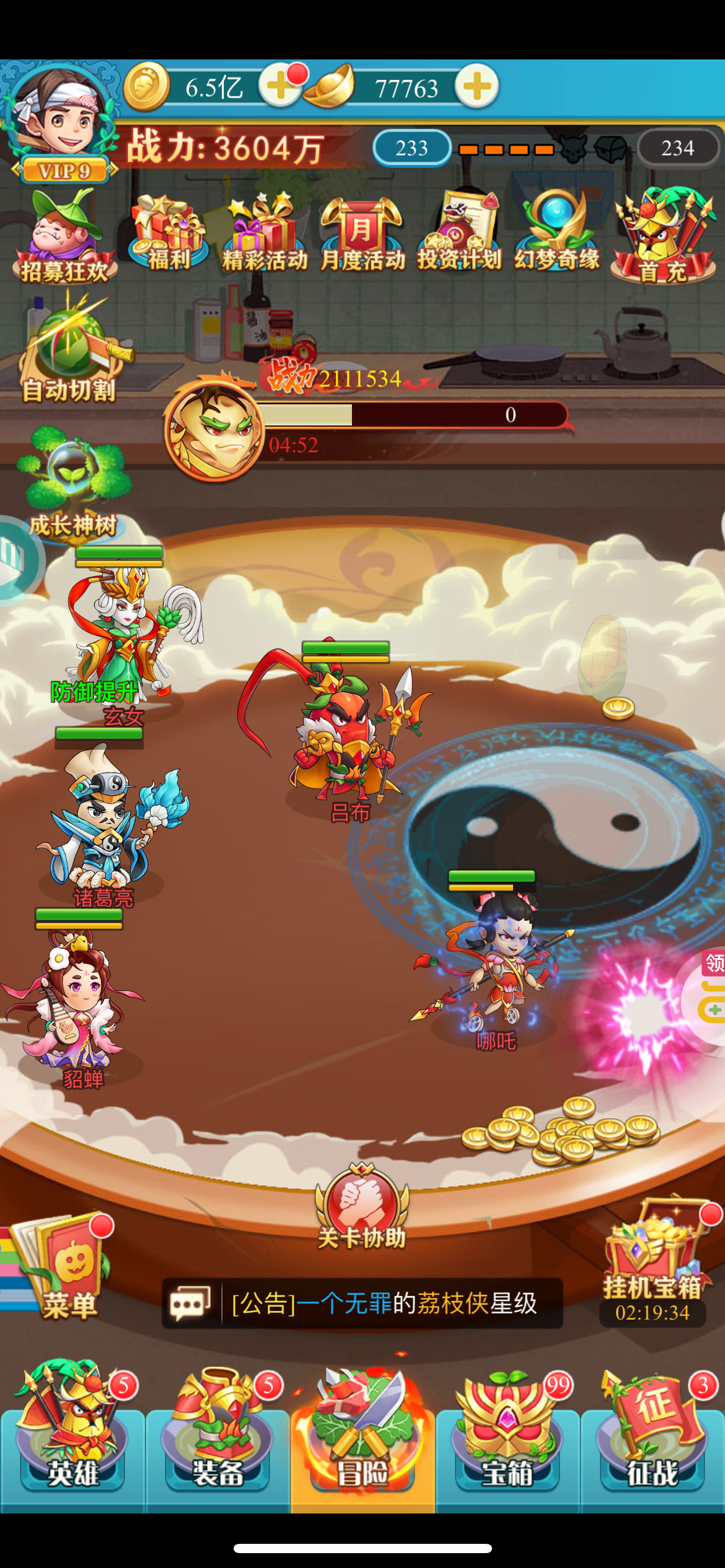Open the 幻梦奇缘 event icon

(556, 233)
